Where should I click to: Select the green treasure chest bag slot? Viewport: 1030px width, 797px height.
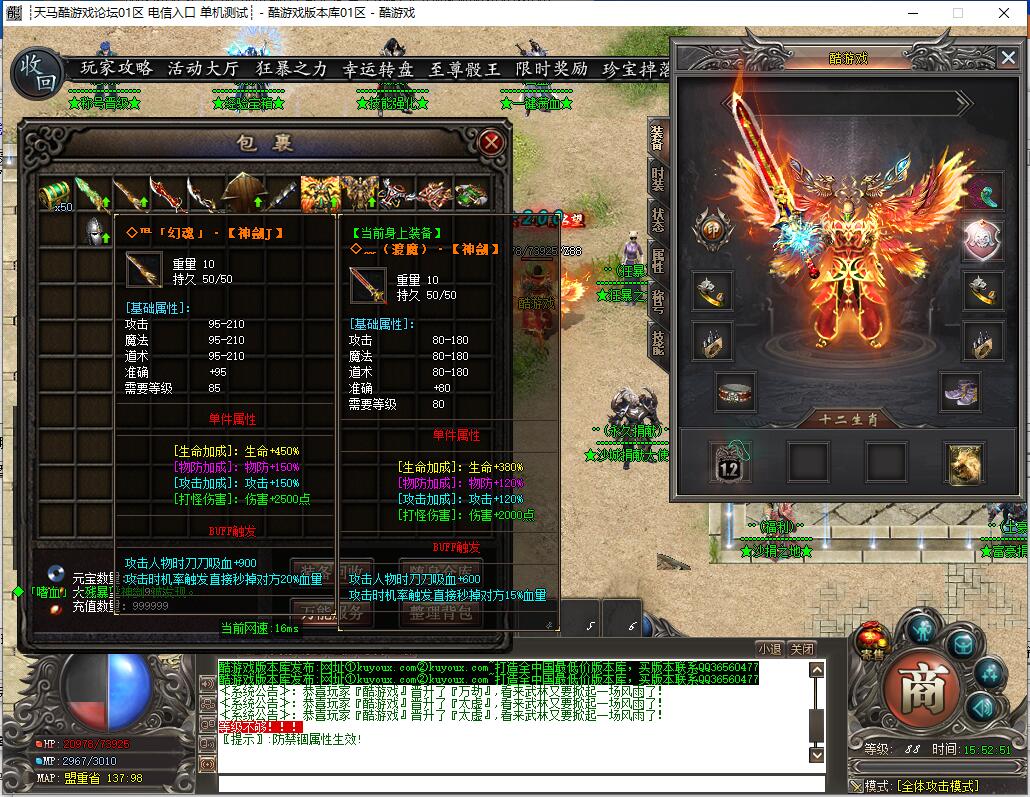[56, 193]
